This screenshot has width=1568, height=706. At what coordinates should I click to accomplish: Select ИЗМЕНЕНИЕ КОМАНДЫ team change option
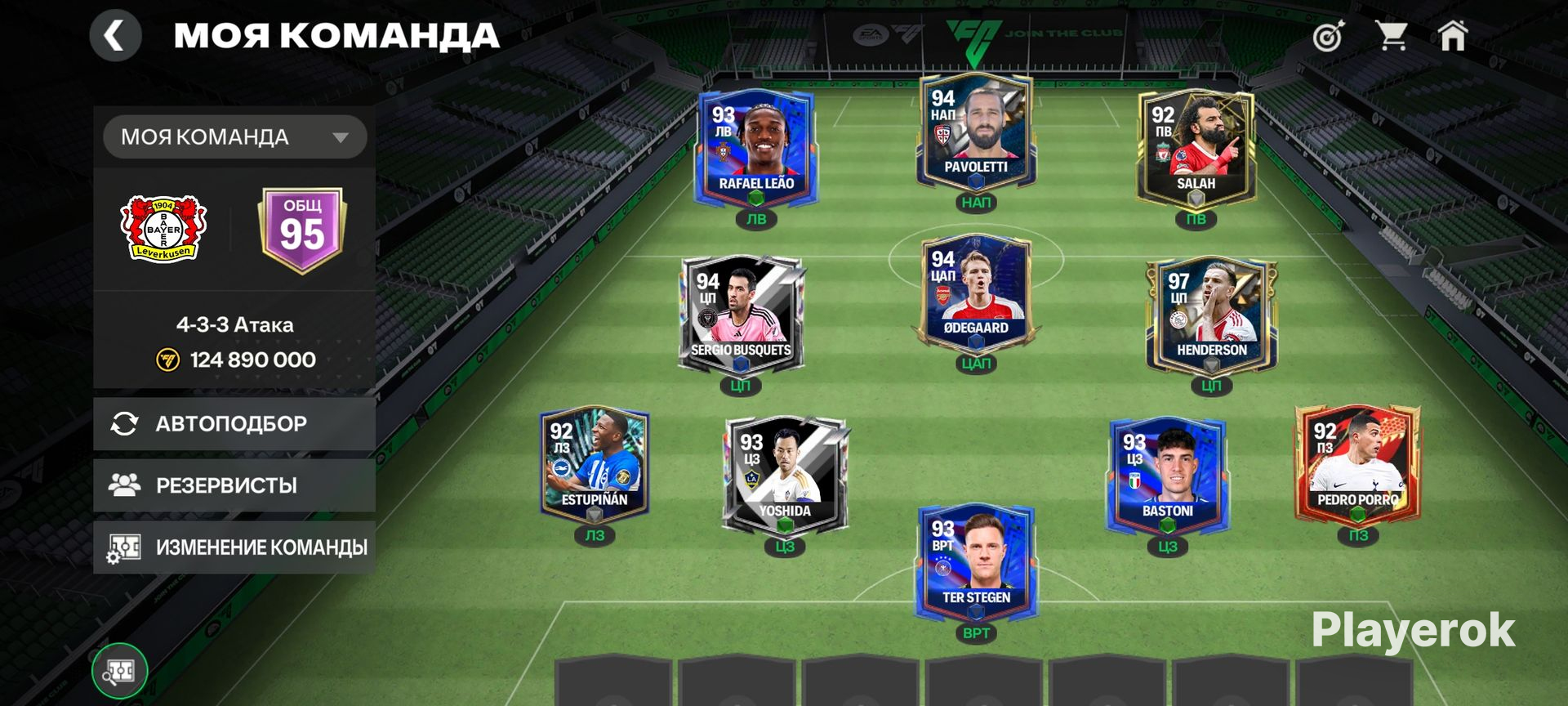pyautogui.click(x=234, y=547)
